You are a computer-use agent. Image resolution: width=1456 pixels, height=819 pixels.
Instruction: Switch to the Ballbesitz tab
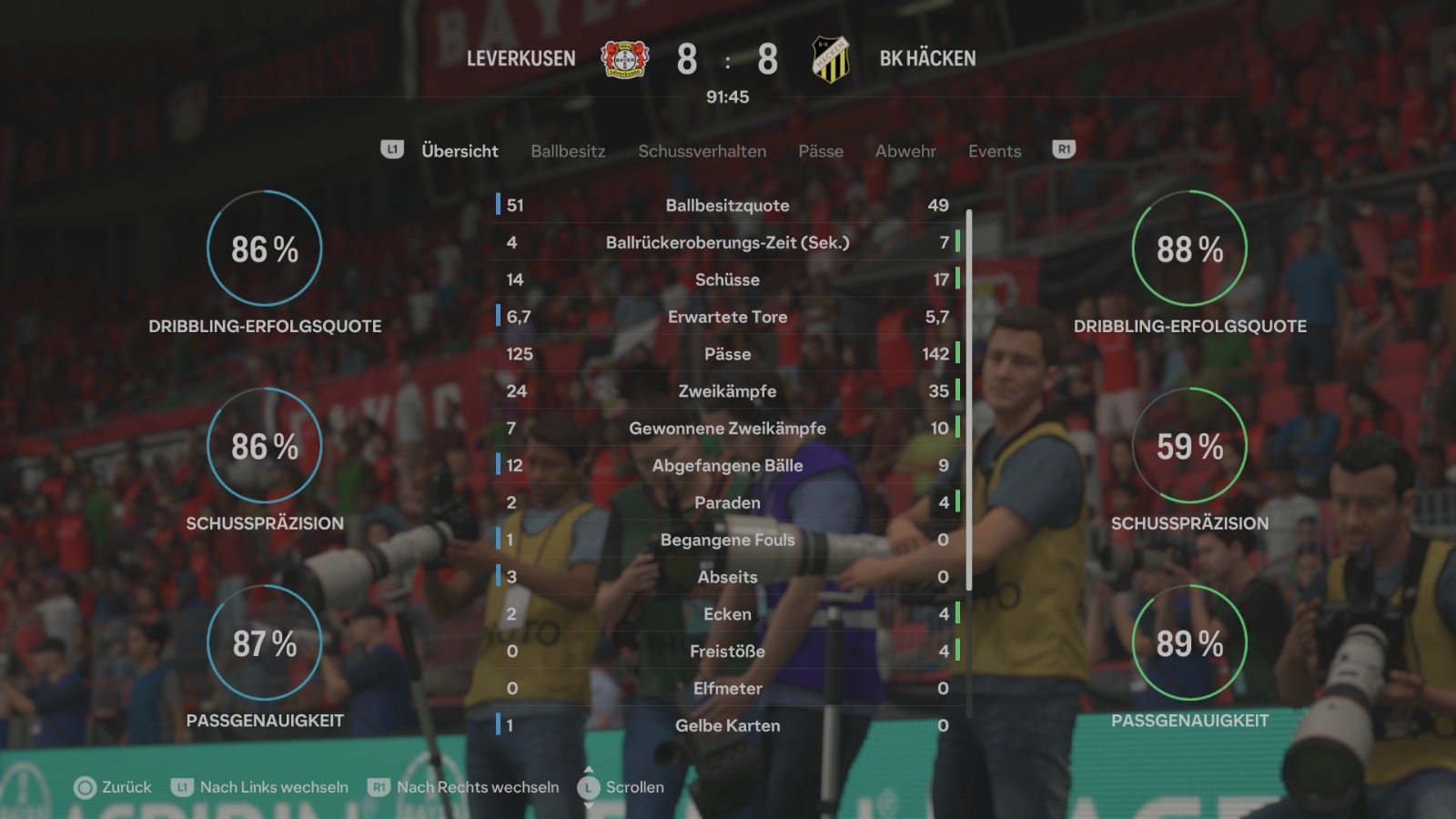coord(568,151)
